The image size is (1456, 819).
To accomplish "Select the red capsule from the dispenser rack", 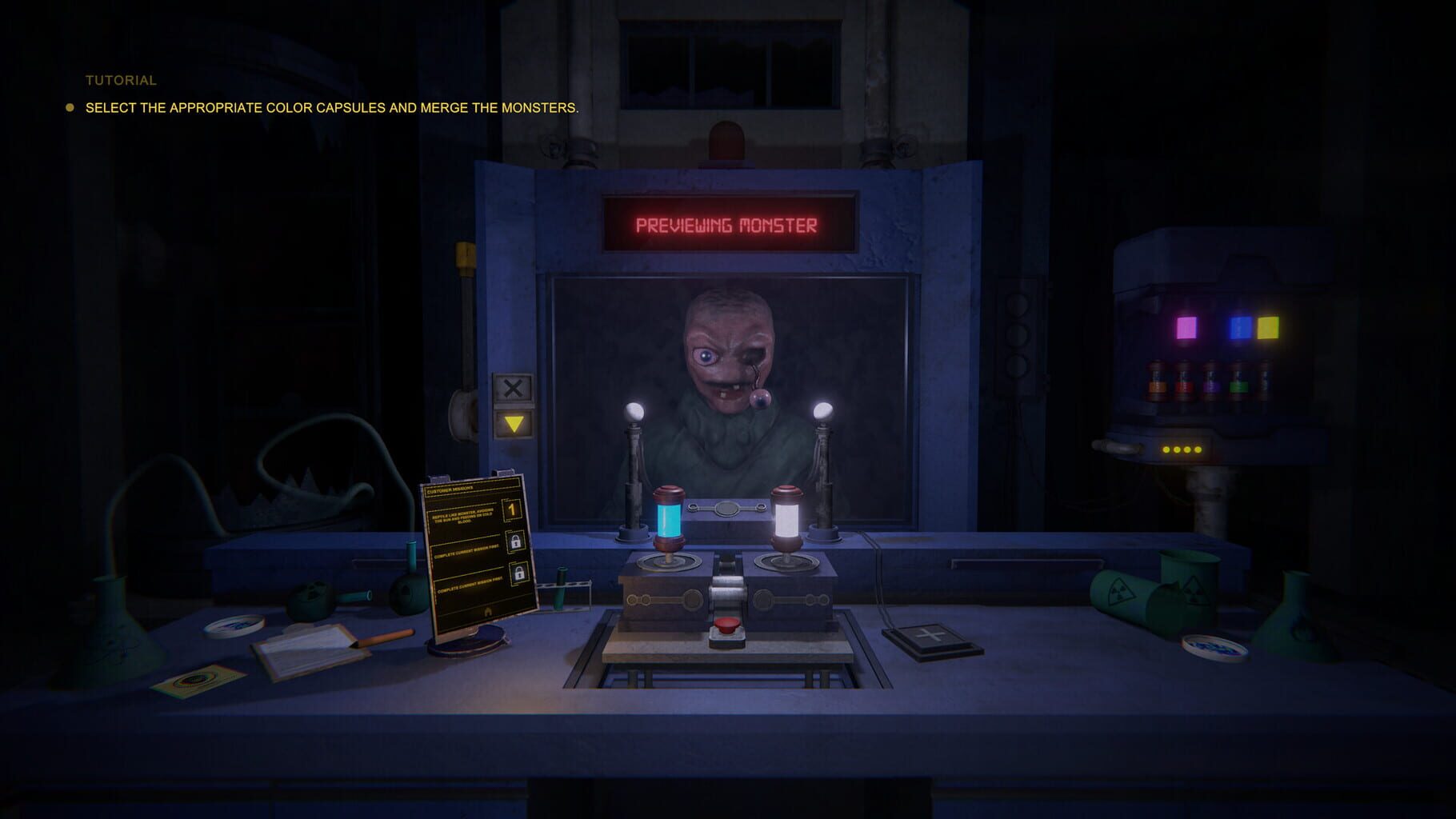I will coord(1185,386).
